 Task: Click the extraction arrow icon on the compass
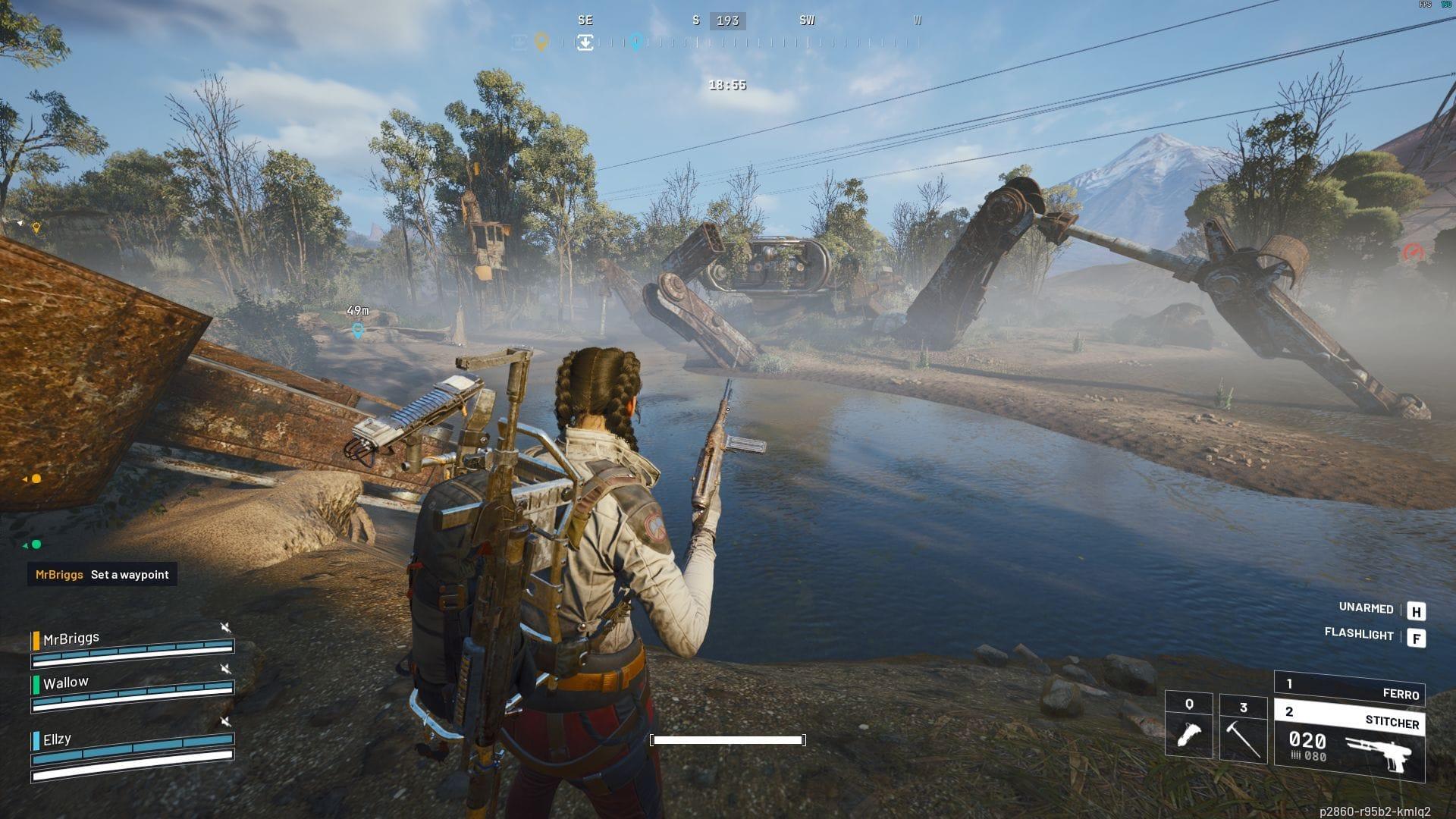coord(585,42)
